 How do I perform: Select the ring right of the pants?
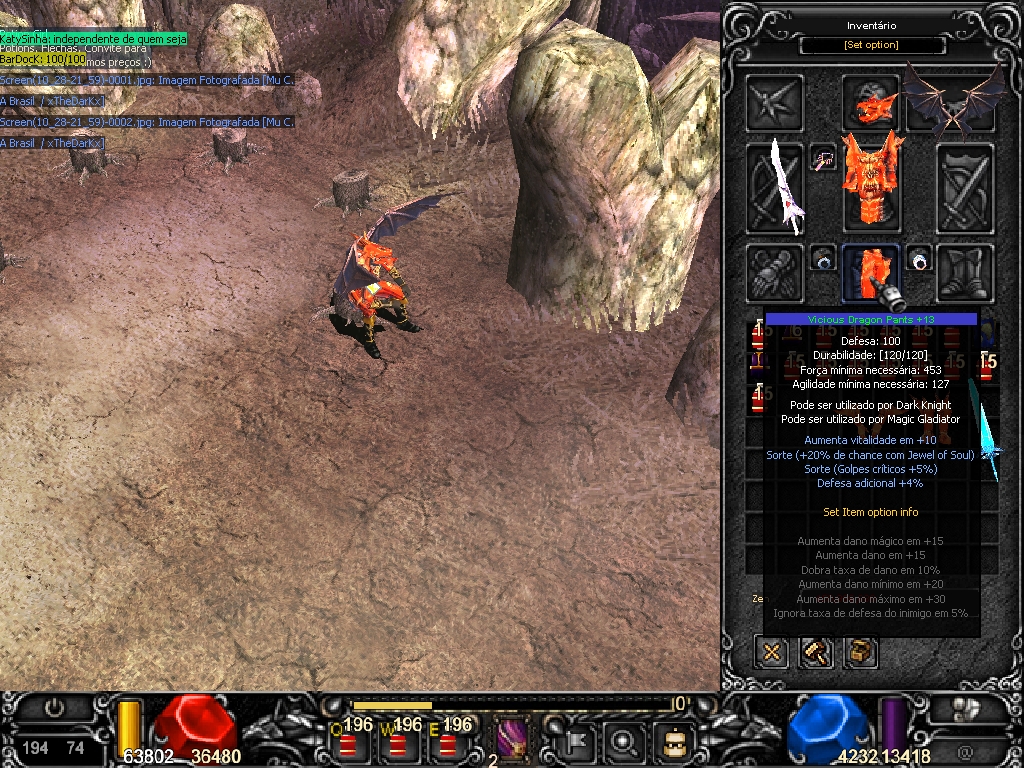919,260
